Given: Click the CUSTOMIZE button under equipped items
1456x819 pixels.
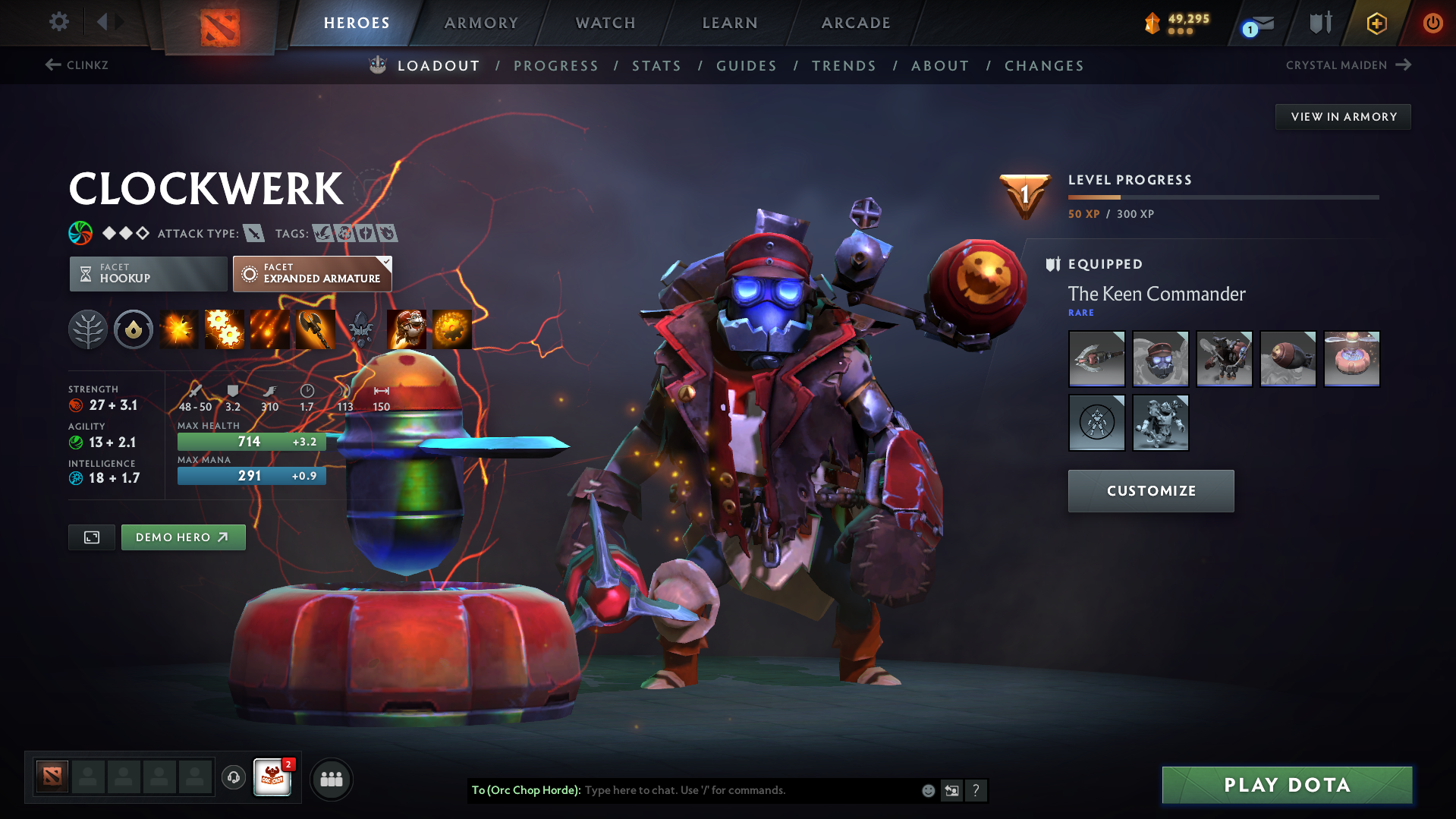Looking at the screenshot, I should [1150, 490].
